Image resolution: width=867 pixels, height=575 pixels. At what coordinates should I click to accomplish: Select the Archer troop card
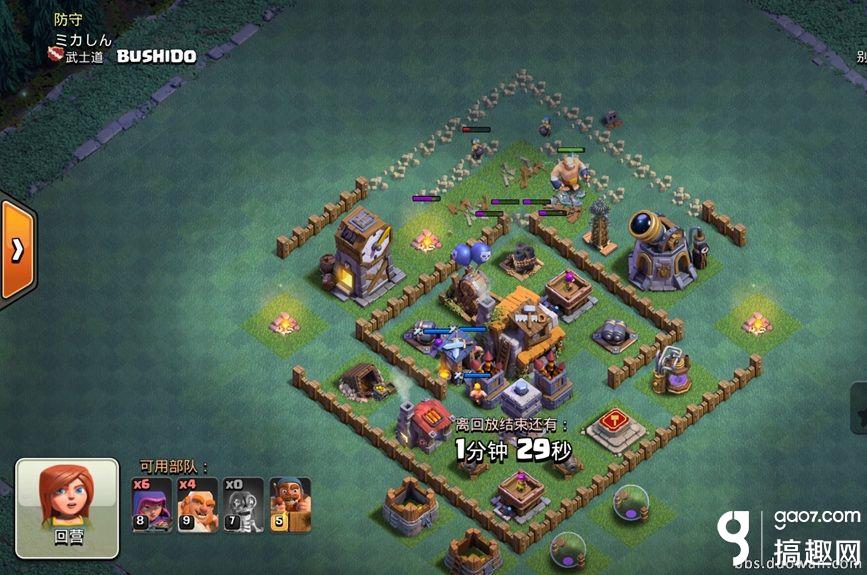152,504
